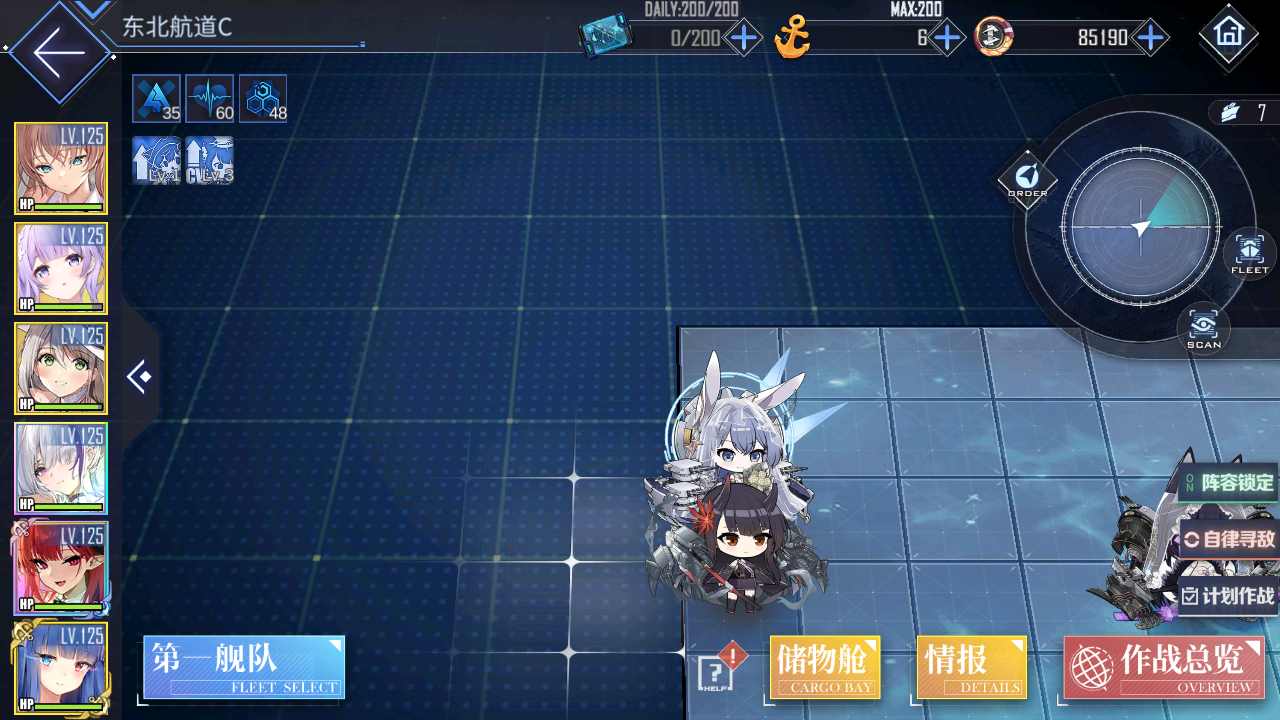Viewport: 1280px width, 720px height.
Task: Click the hexagon adaptation stat icon
Action: [x=263, y=99]
